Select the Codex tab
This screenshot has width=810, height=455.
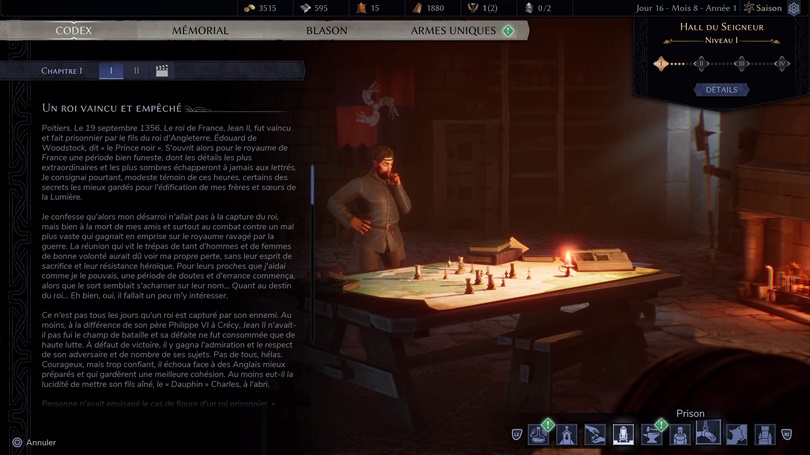pos(74,31)
